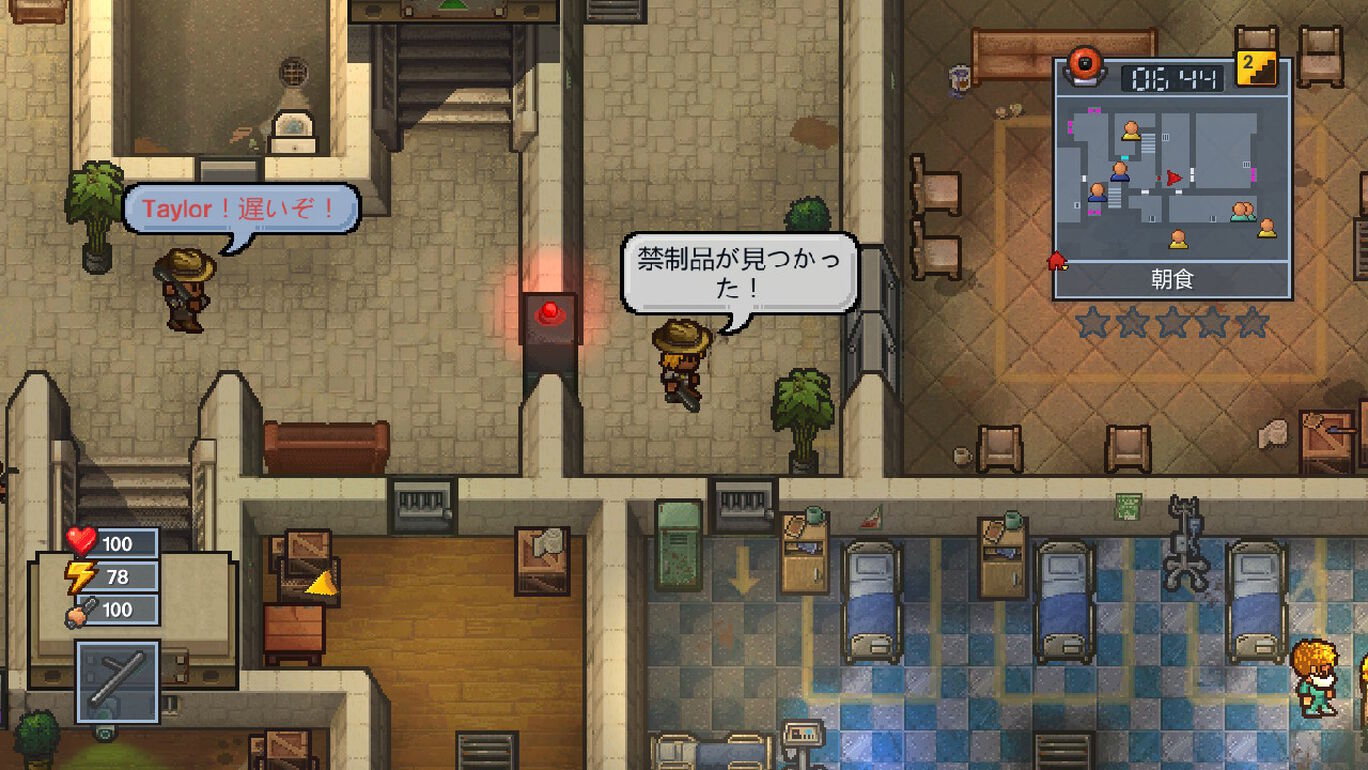Select the lightning energy icon

(x=79, y=573)
